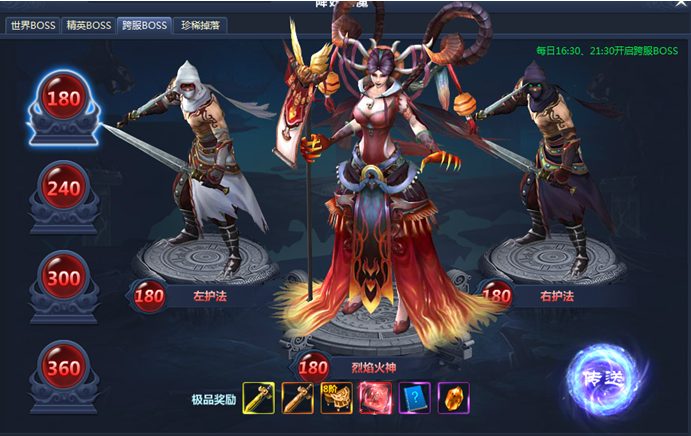View the orange crystal reward
The image size is (691, 436).
pos(454,398)
